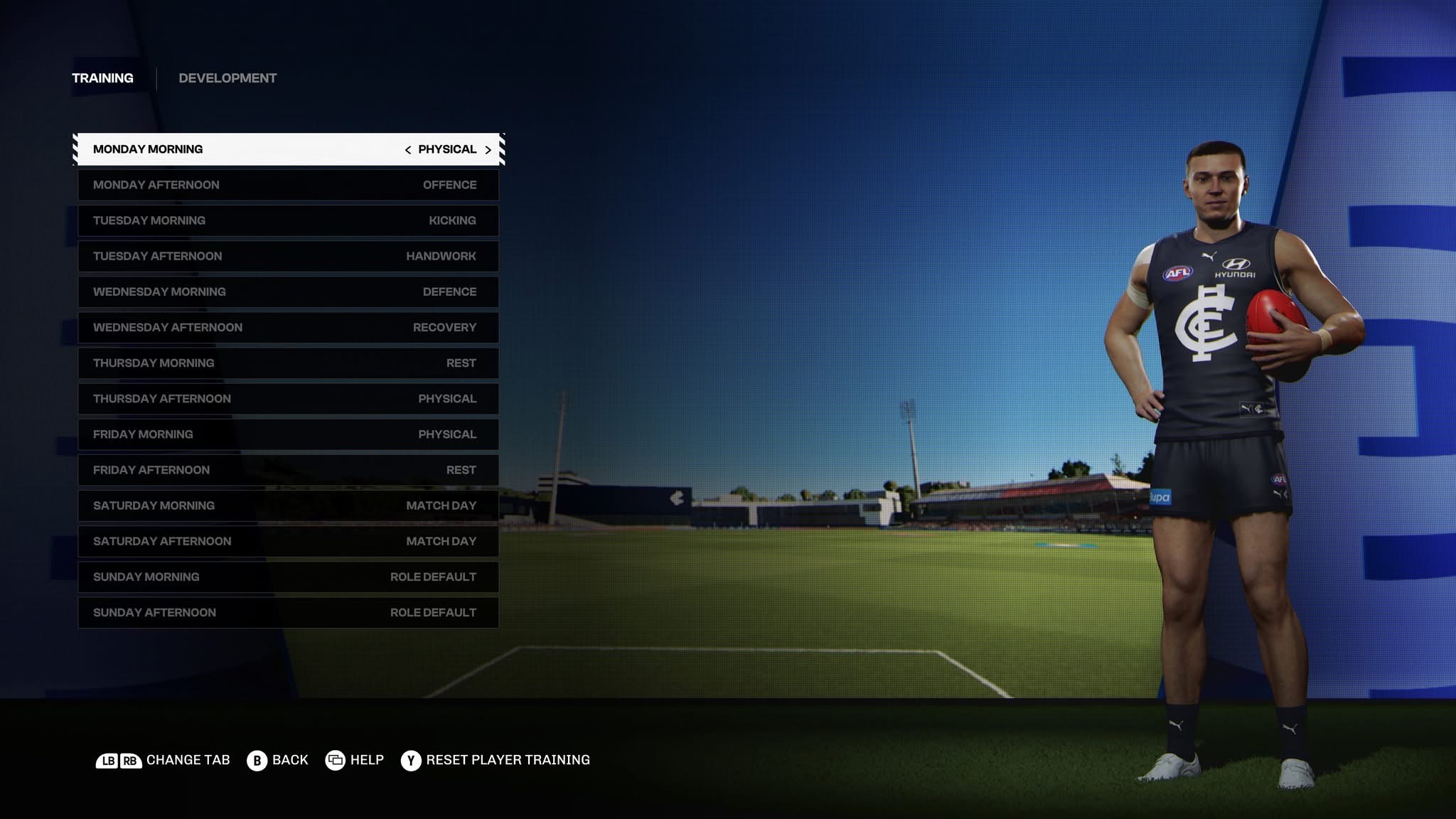Viewport: 1456px width, 819px height.
Task: Pick the Wednesday Morning Defence session
Action: (x=288, y=291)
